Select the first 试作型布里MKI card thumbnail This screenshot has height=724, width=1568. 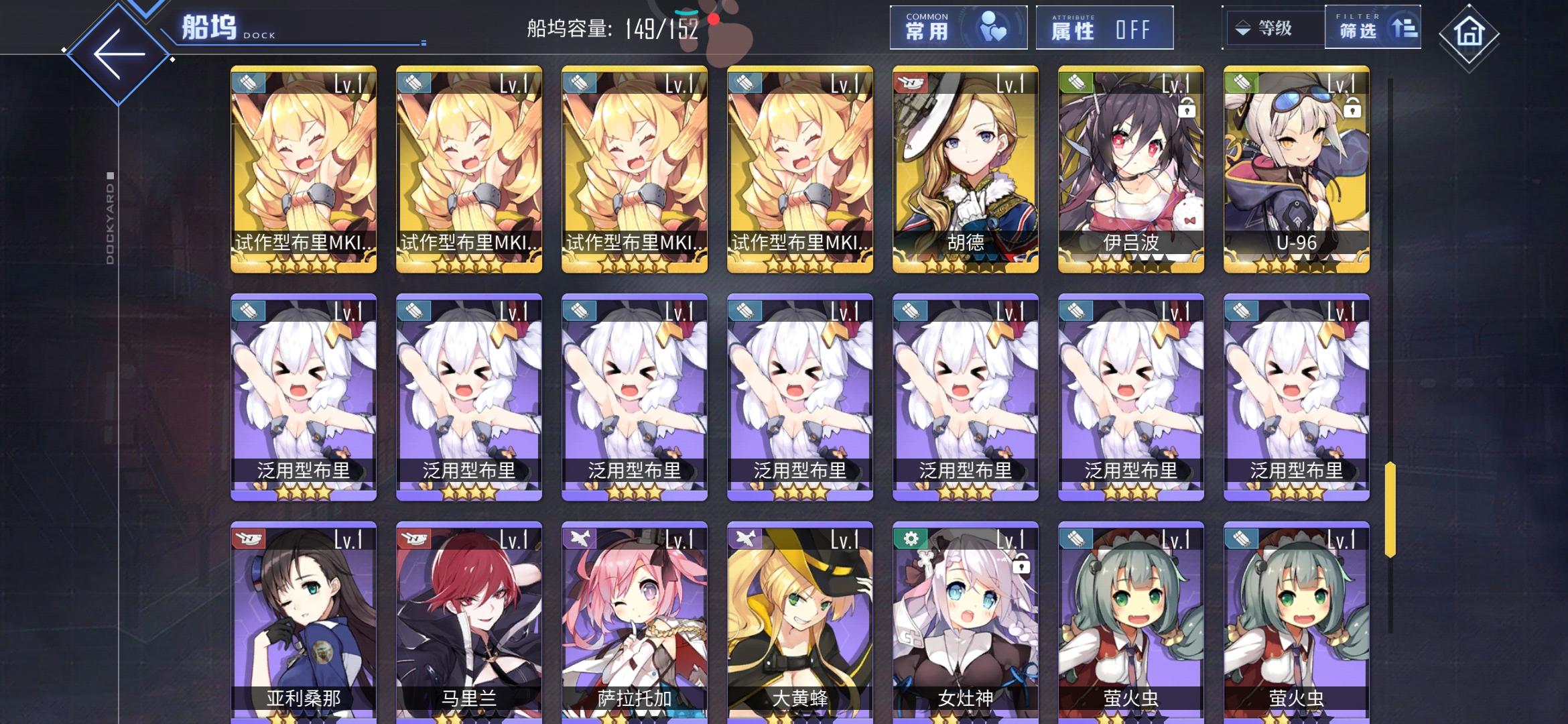(x=303, y=171)
